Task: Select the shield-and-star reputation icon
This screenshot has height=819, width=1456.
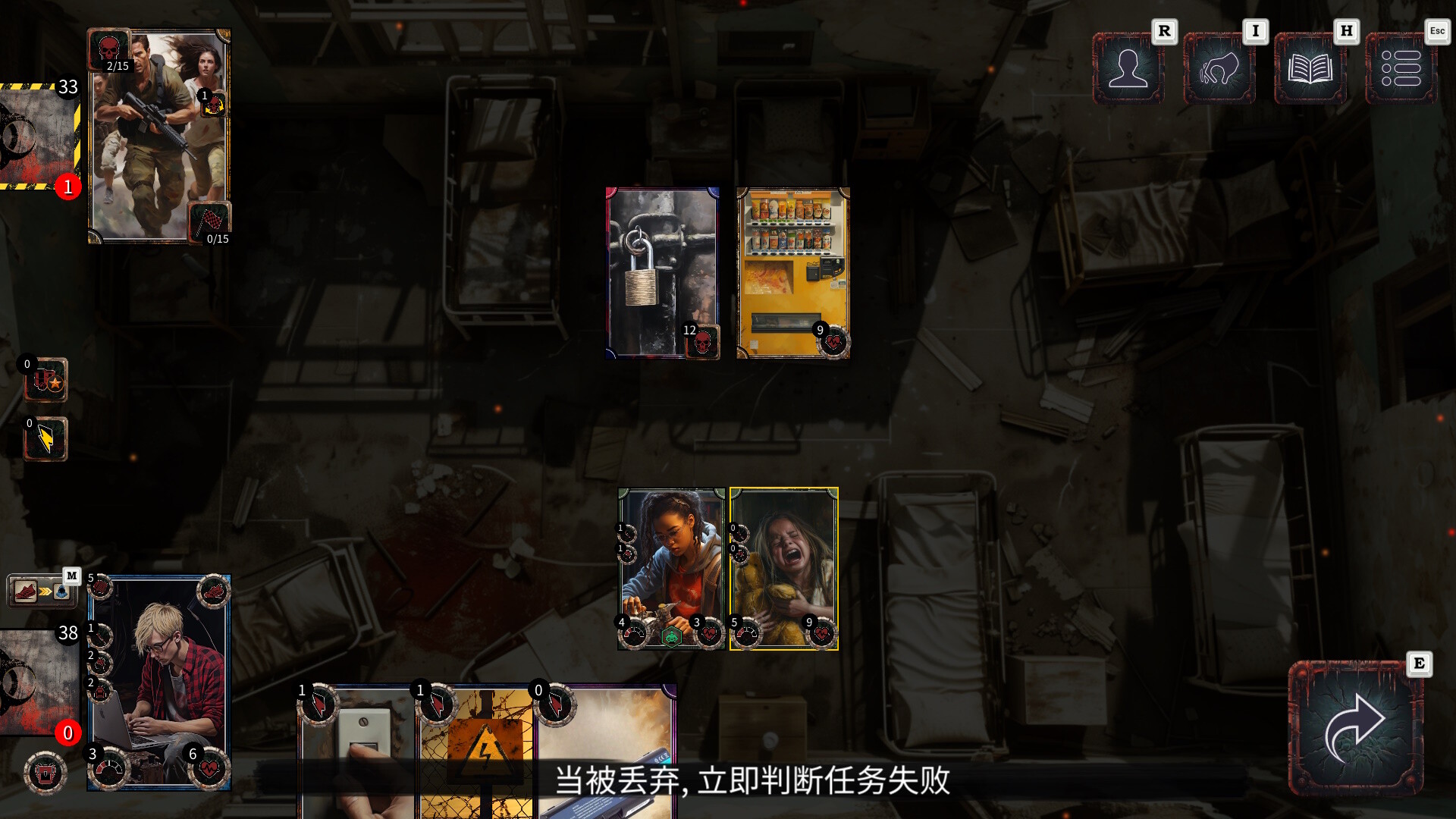Action: click(45, 379)
